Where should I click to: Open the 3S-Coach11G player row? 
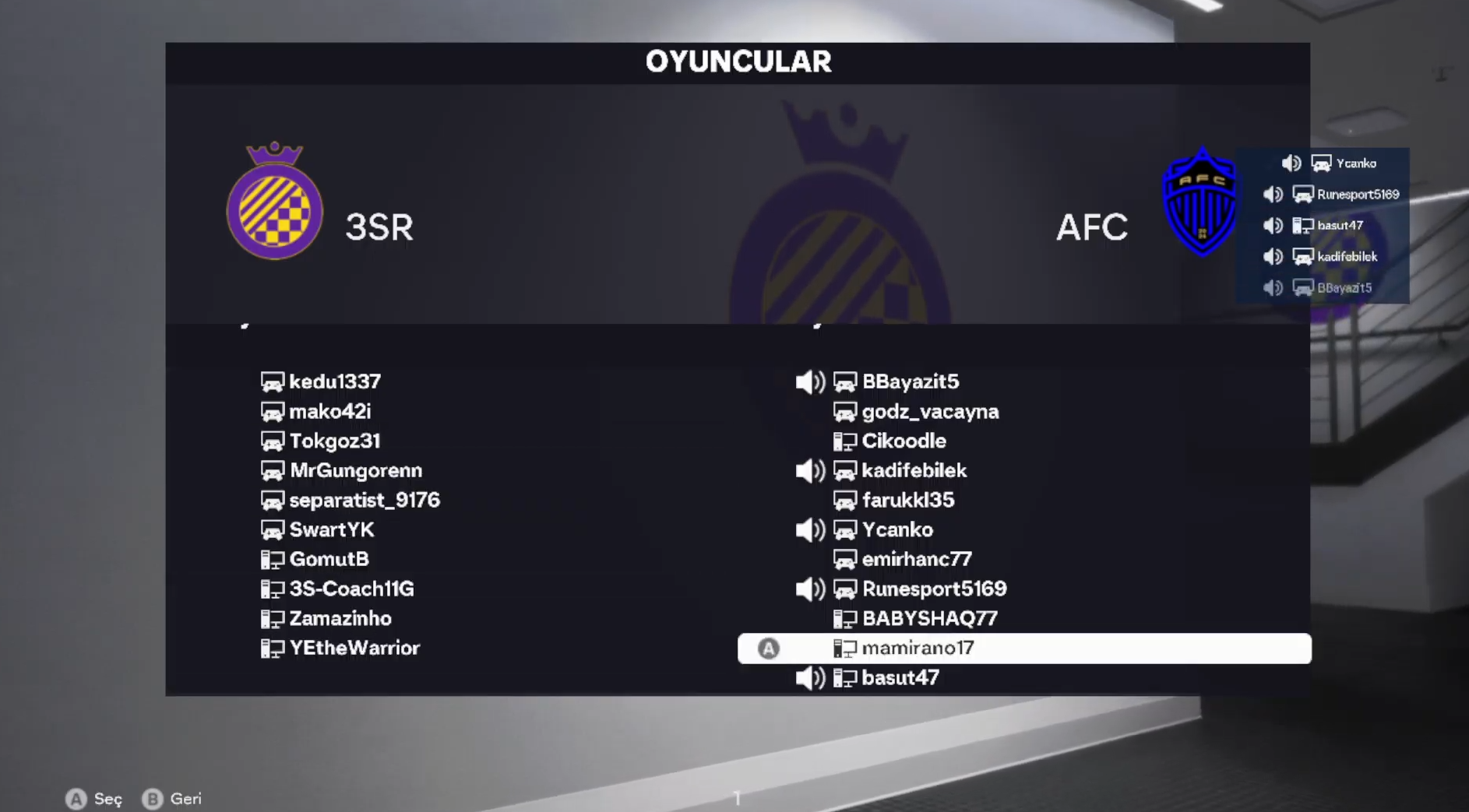tap(351, 589)
